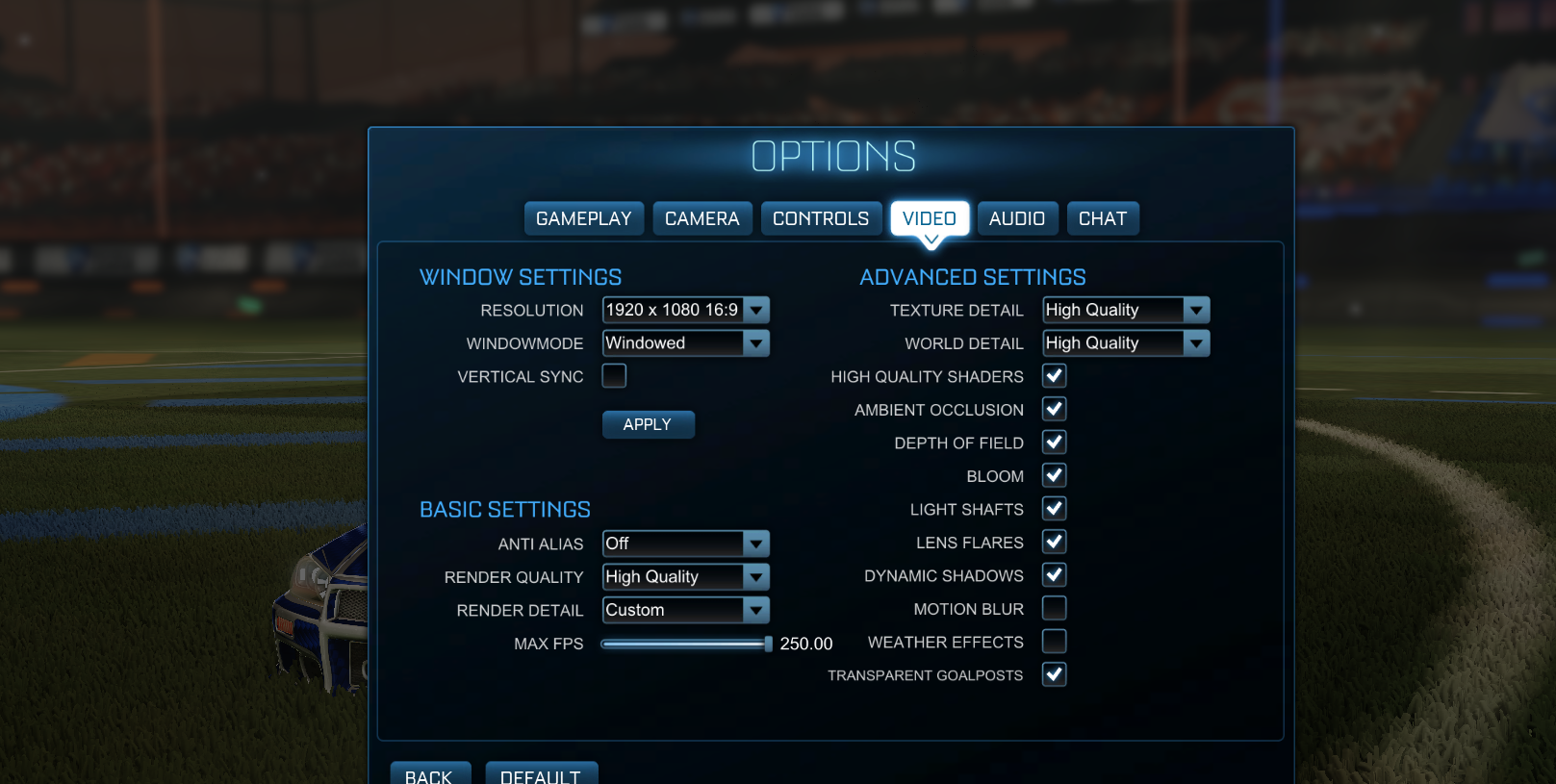Open the Texture Detail dropdown

1125,310
